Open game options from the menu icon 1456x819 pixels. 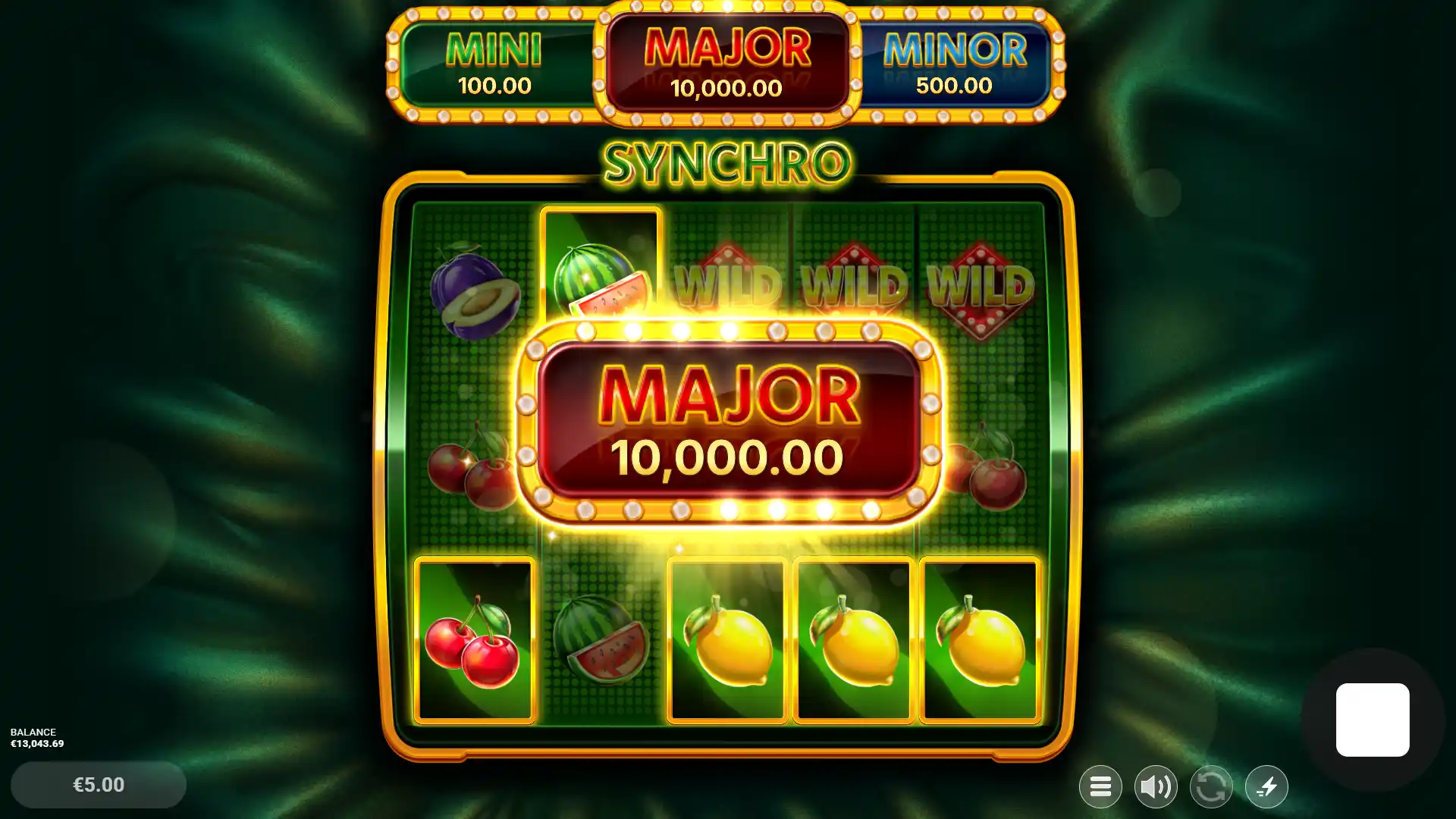(x=1100, y=787)
